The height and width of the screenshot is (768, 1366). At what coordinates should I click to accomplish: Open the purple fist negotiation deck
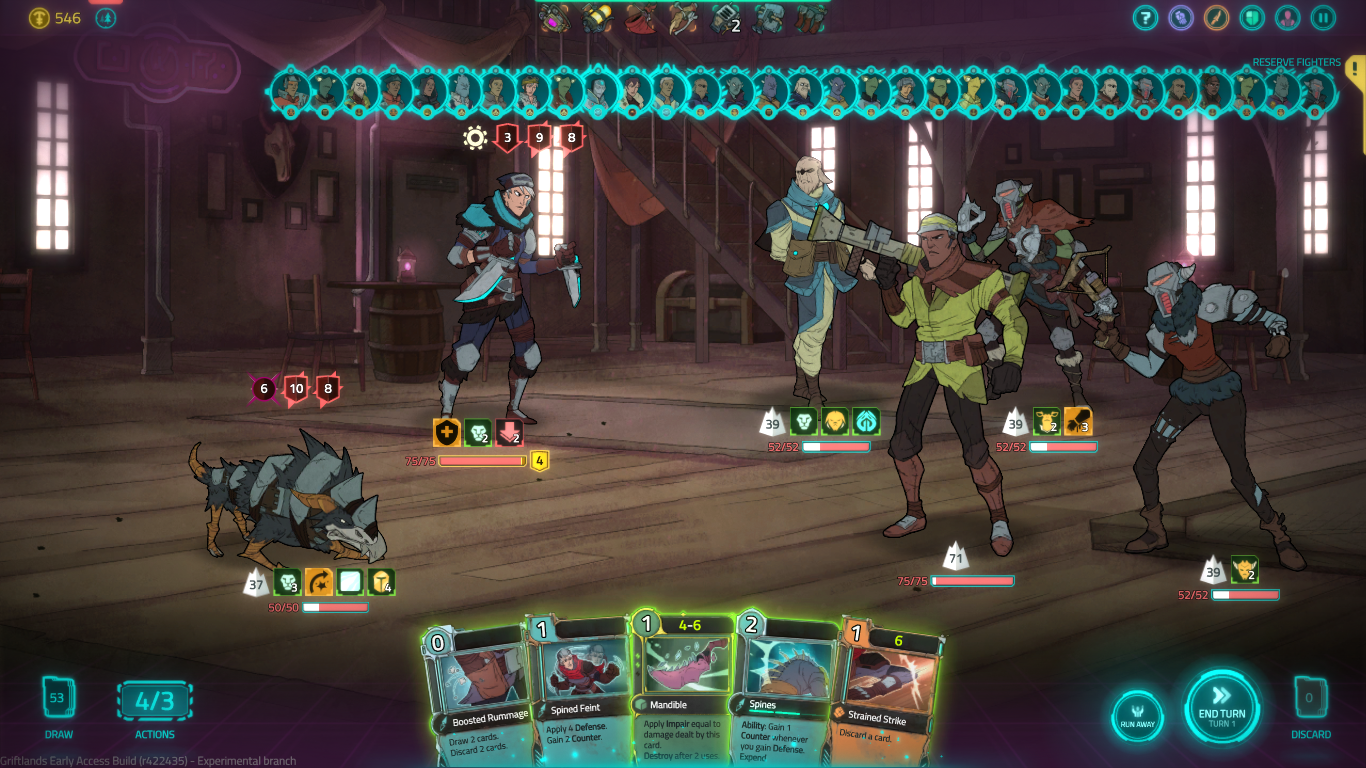pyautogui.click(x=1181, y=17)
